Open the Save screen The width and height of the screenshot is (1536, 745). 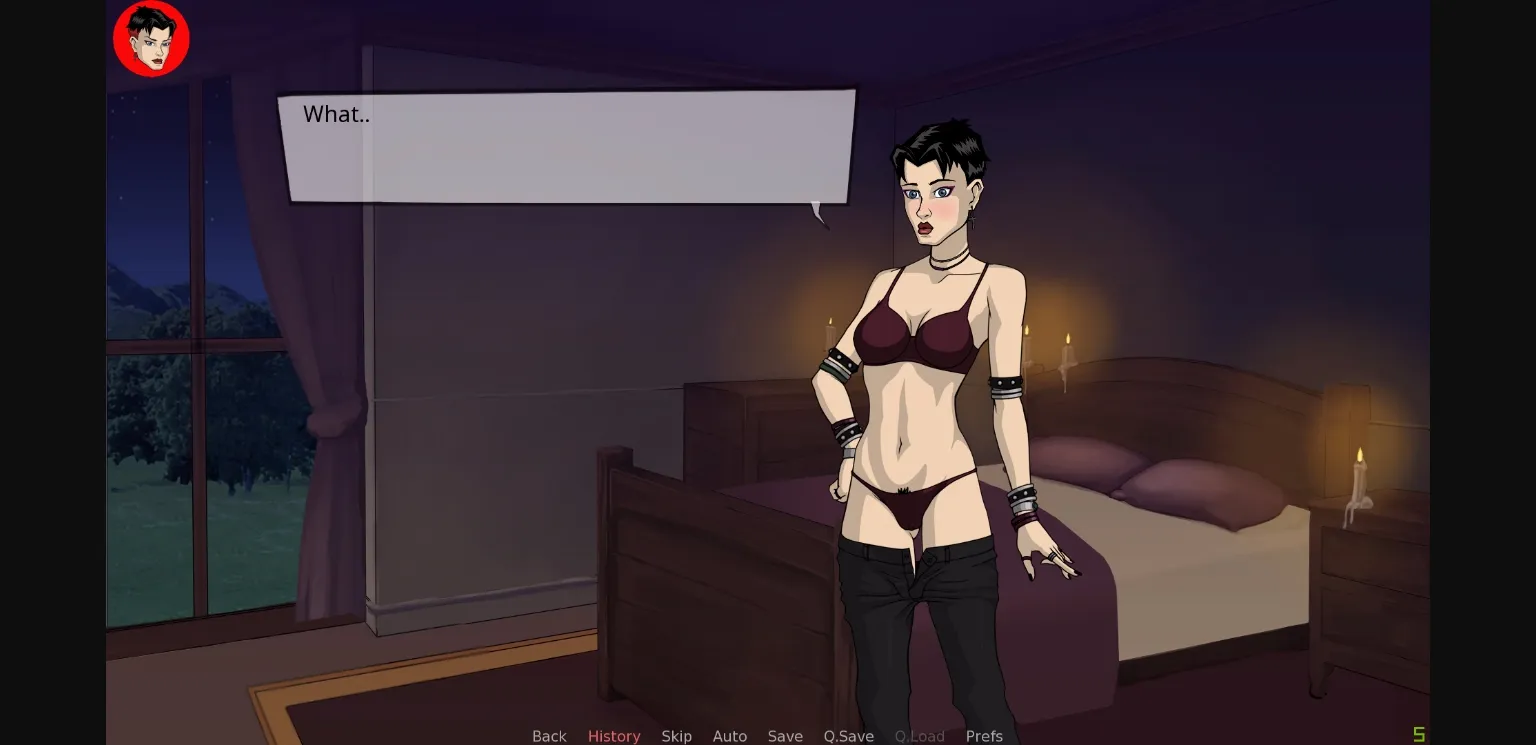coord(785,736)
